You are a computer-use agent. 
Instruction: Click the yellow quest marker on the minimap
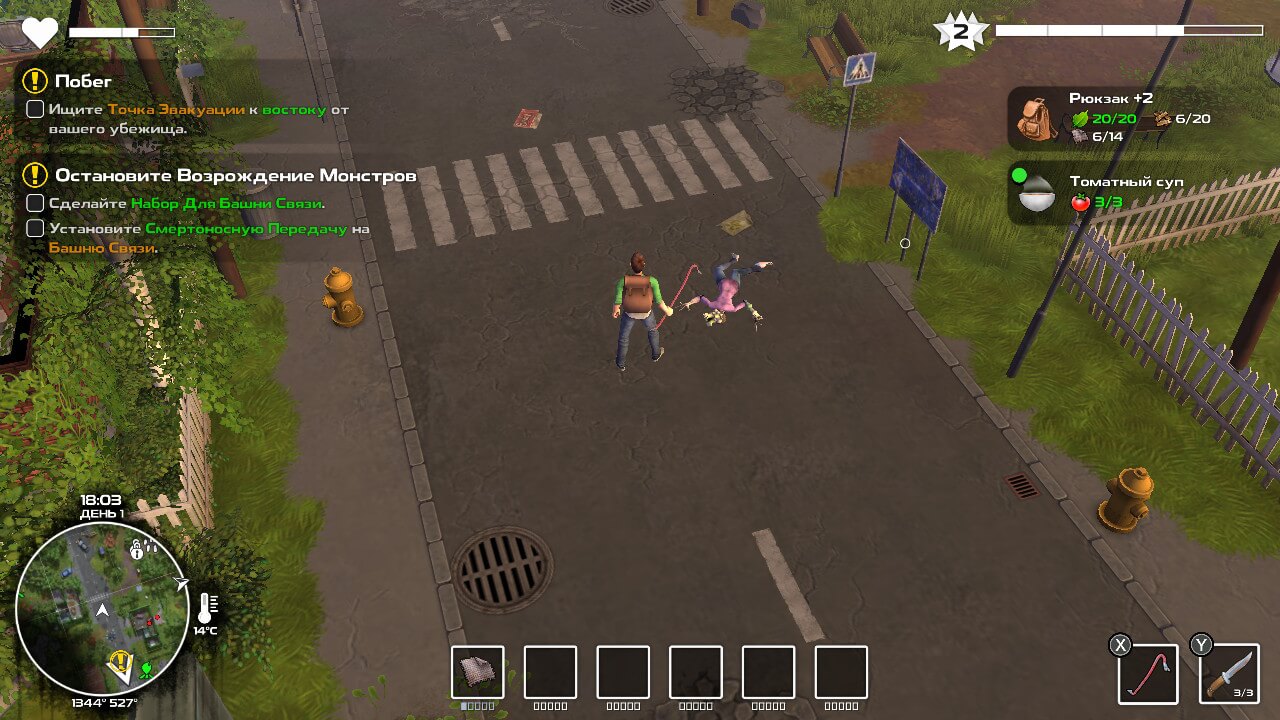coord(122,661)
